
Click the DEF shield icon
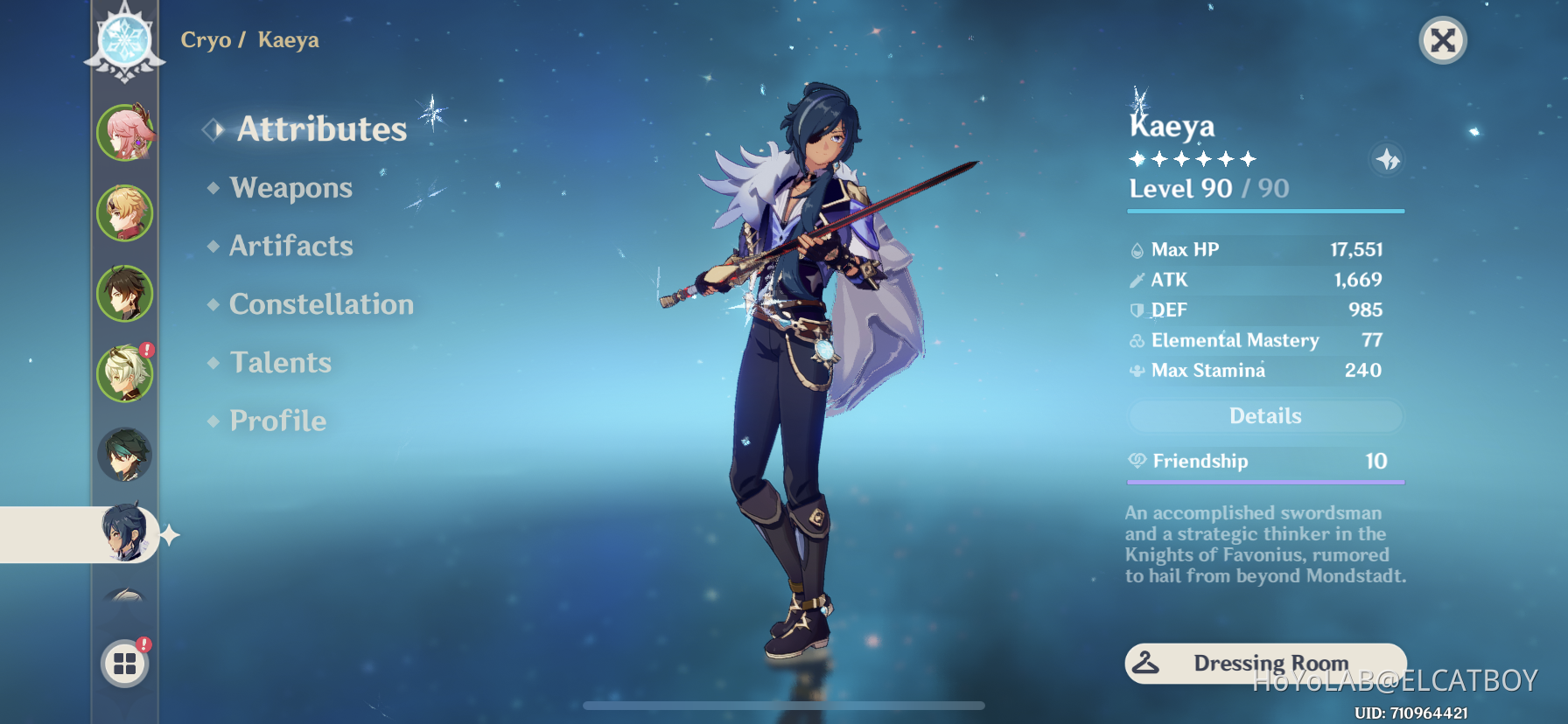pos(1135,310)
